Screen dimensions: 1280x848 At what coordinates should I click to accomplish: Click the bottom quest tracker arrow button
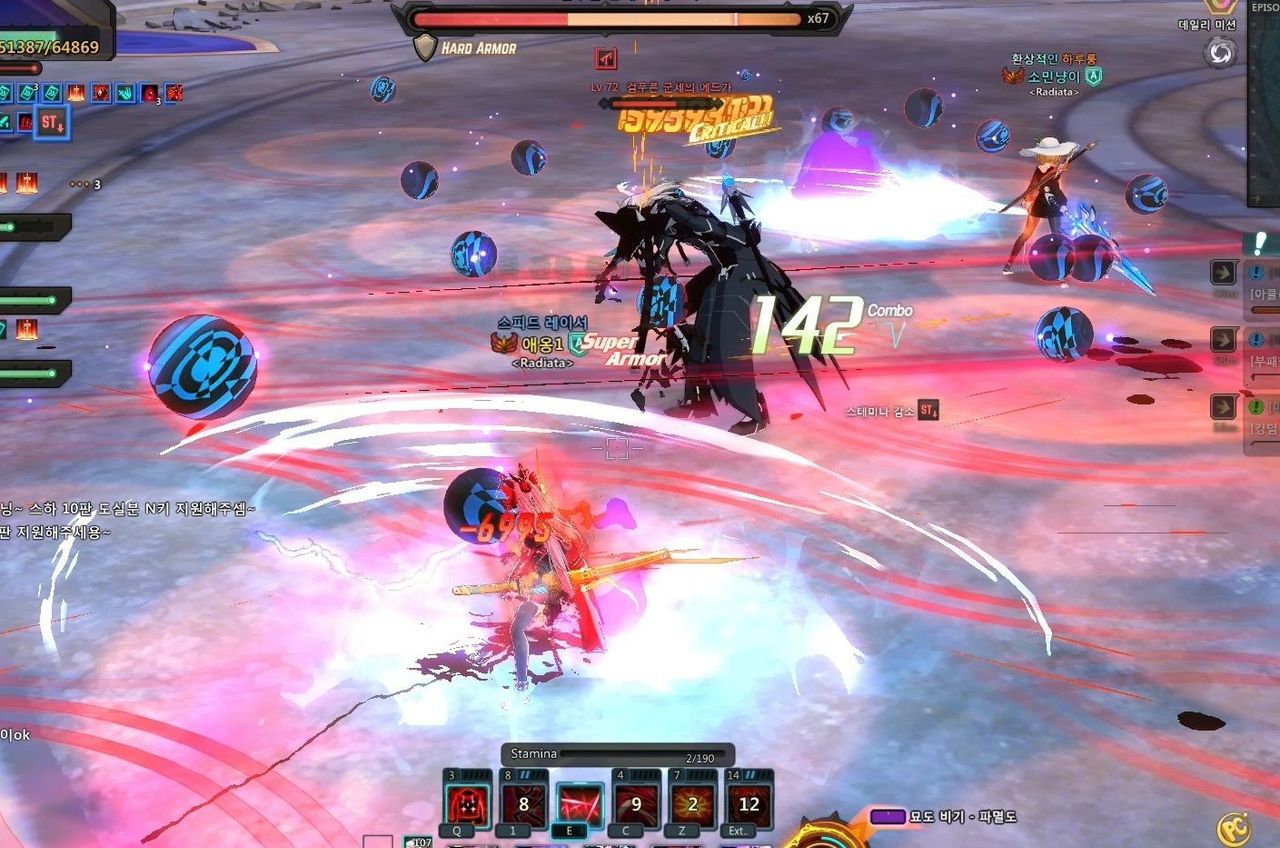pyautogui.click(x=1224, y=407)
